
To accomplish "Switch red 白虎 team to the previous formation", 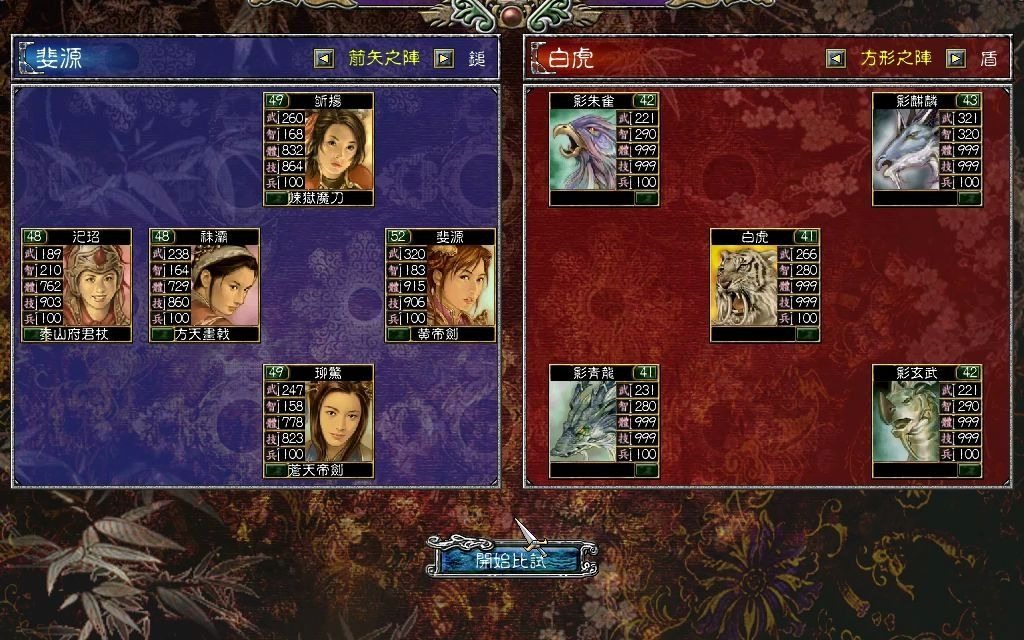I will 836,59.
